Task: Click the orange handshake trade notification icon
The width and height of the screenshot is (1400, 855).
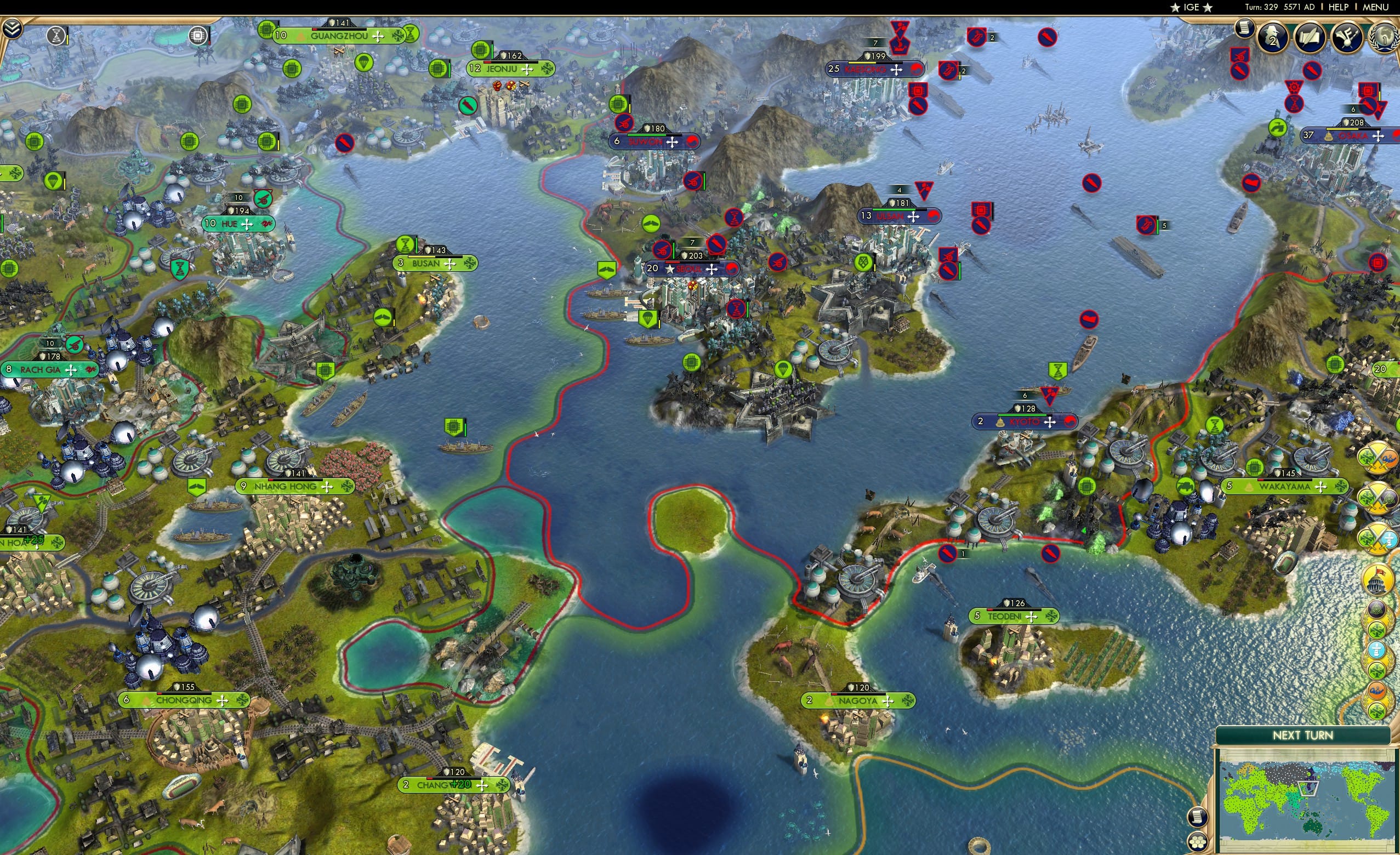Action: (x=1377, y=689)
